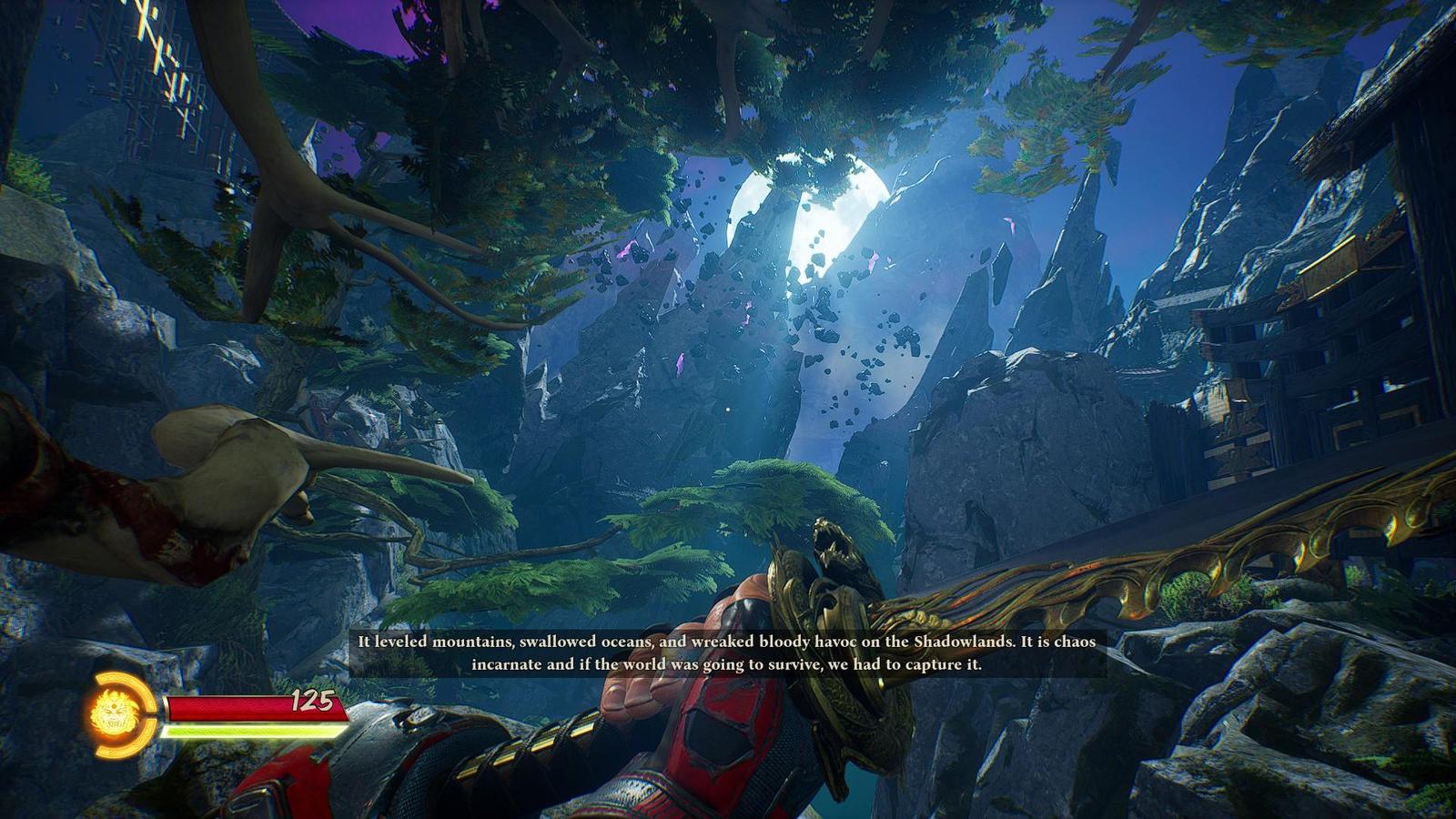Click the glowing golden demon face icon
Screen dimensions: 1456x819
click(x=115, y=713)
